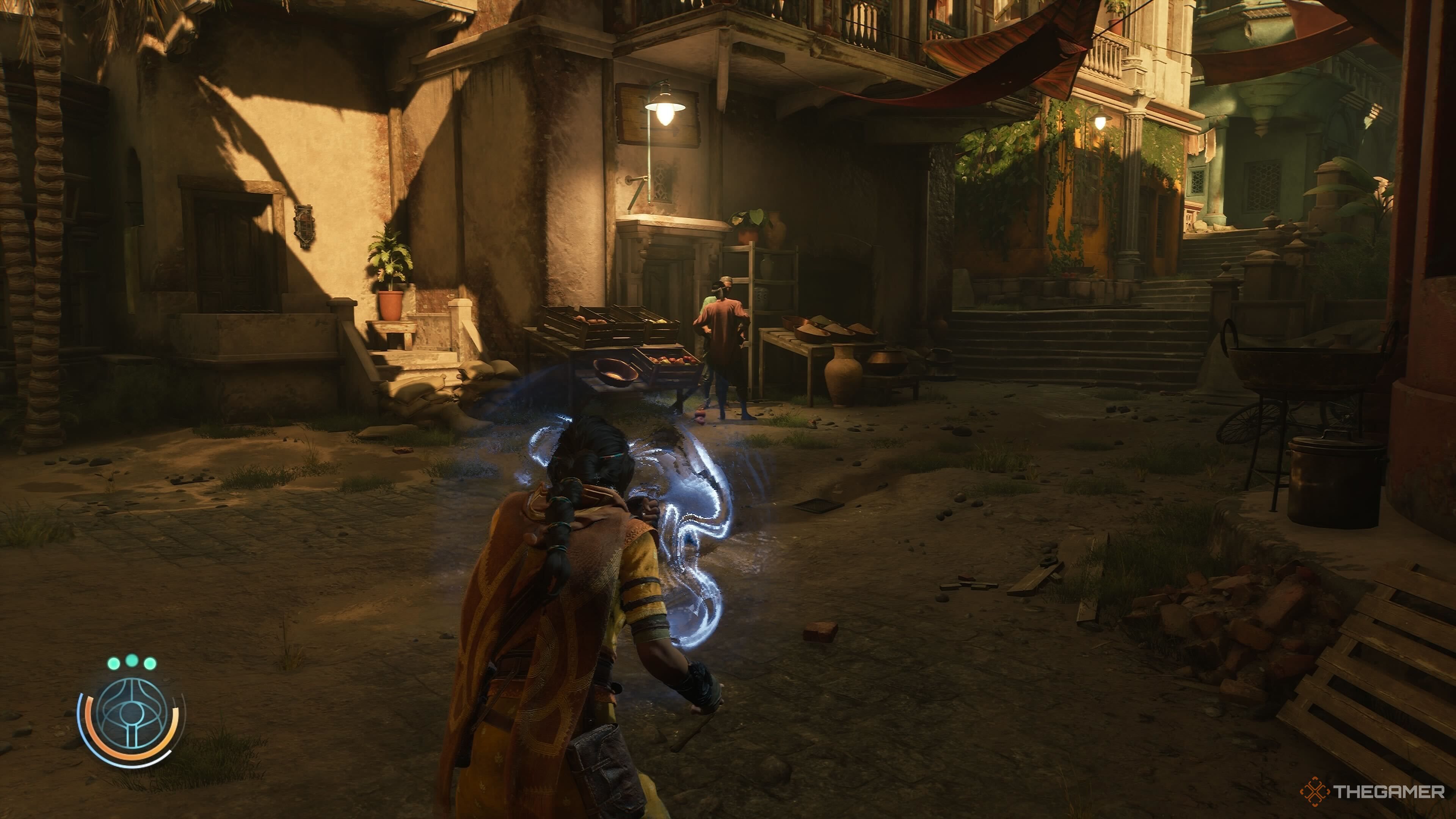The width and height of the screenshot is (1456, 819).
Task: Click the right teal charge pip
Action: pyautogui.click(x=150, y=663)
